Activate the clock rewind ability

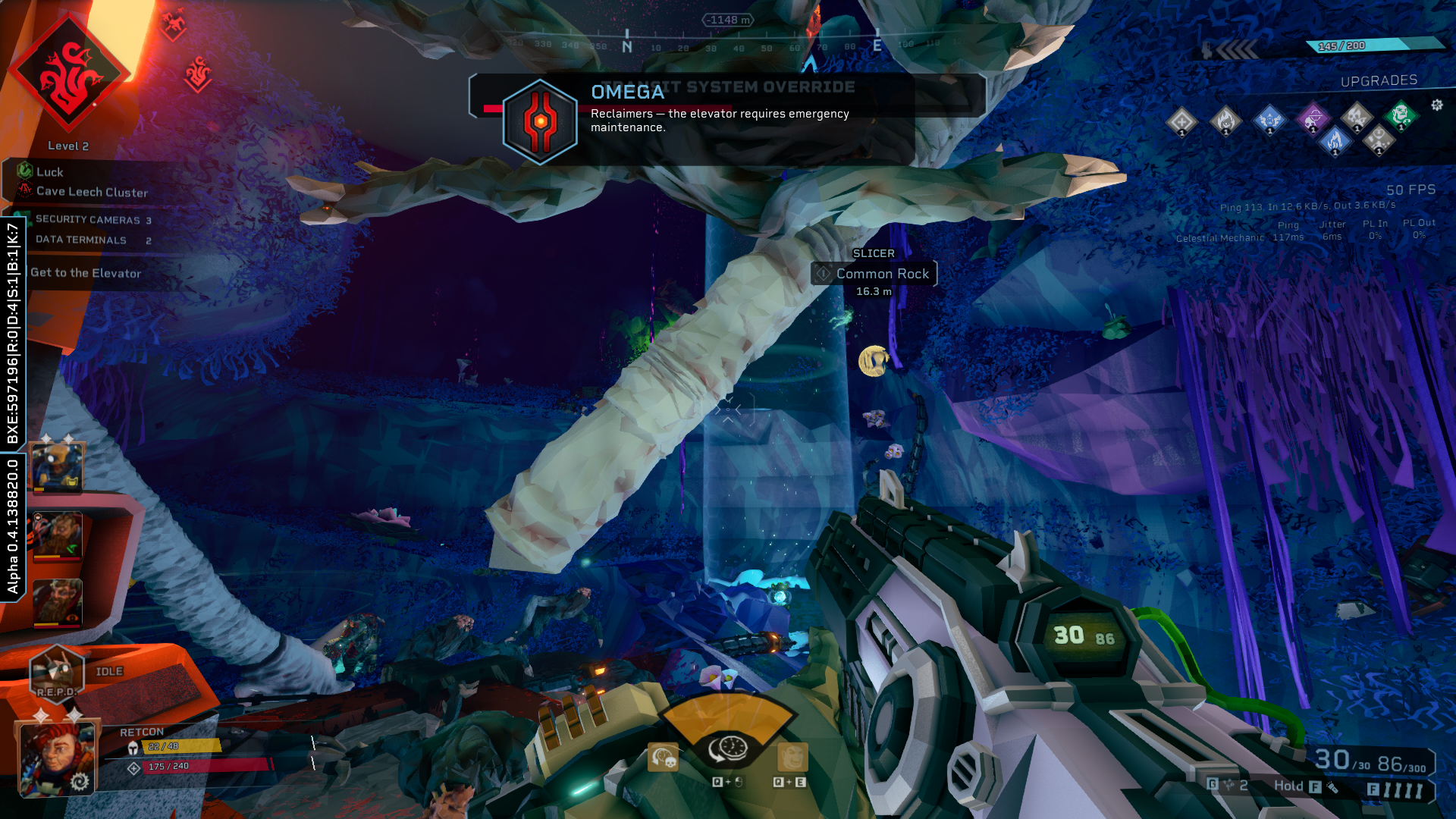pyautogui.click(x=728, y=749)
